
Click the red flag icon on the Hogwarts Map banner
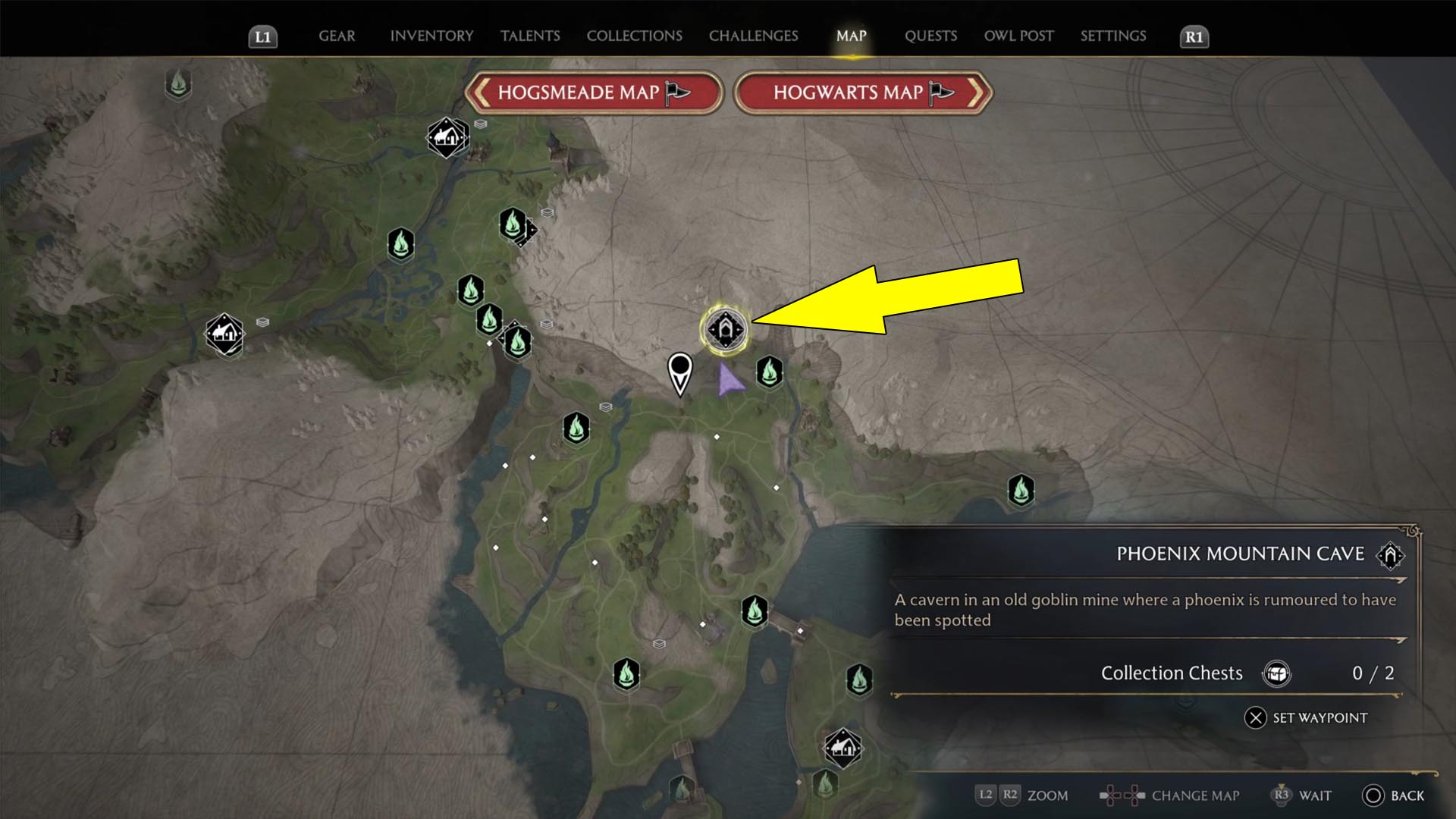(x=940, y=93)
